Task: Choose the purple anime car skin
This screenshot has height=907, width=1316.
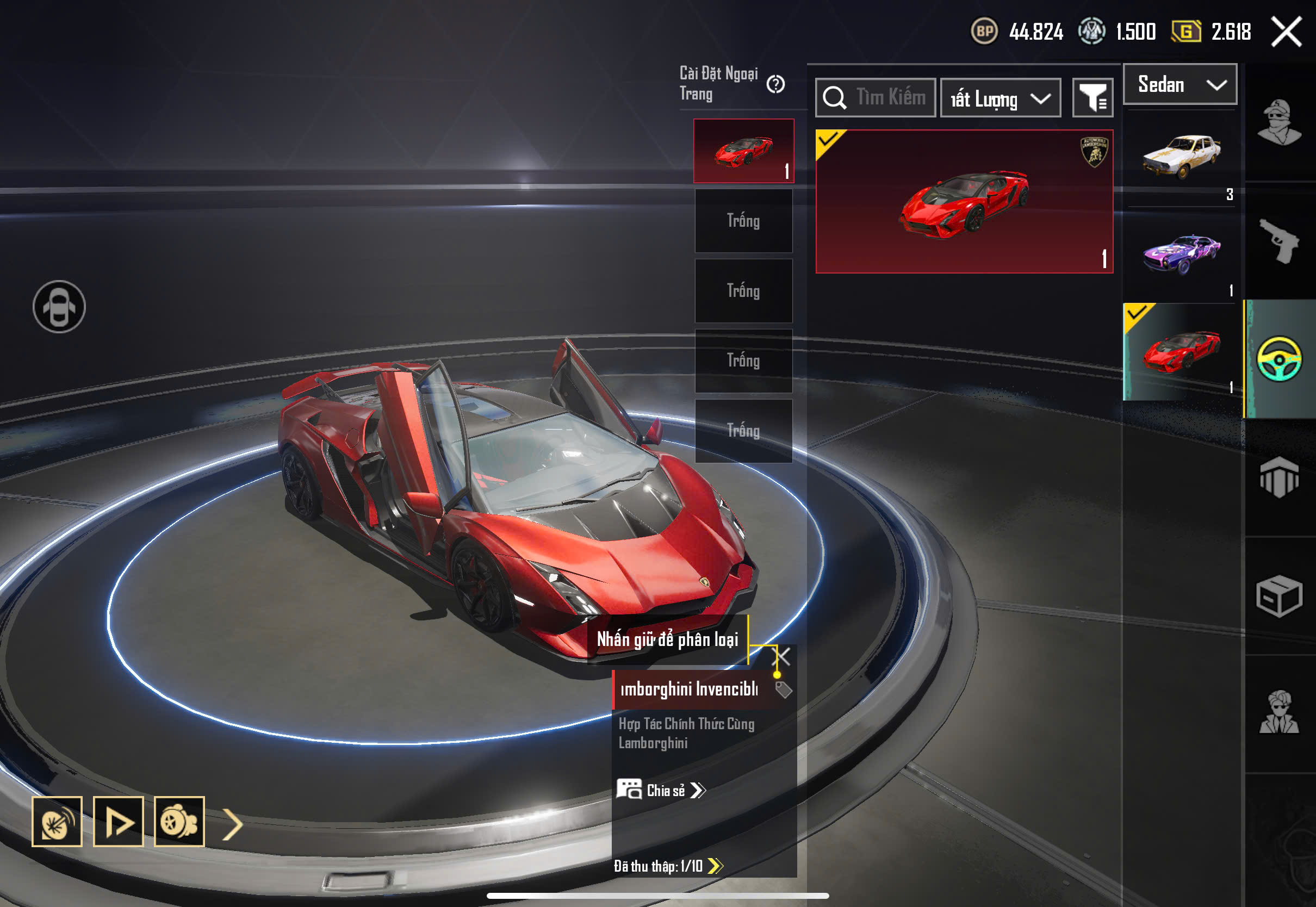Action: (x=1181, y=254)
